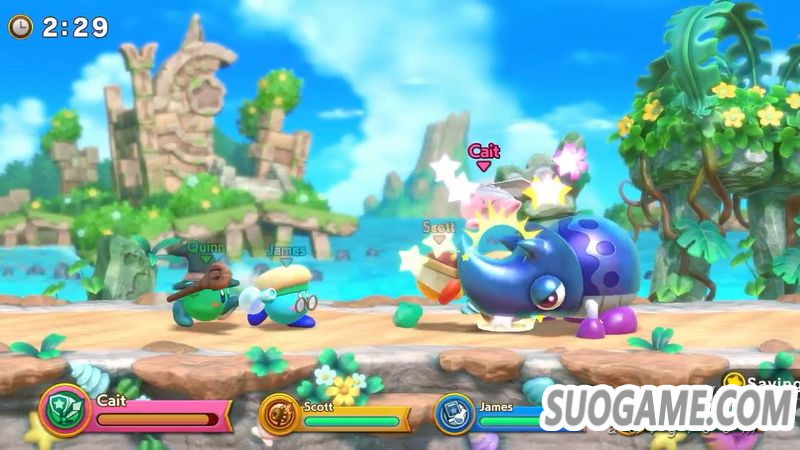Select Scott's orange ability icon
This screenshot has height=450, width=800.
(280, 412)
